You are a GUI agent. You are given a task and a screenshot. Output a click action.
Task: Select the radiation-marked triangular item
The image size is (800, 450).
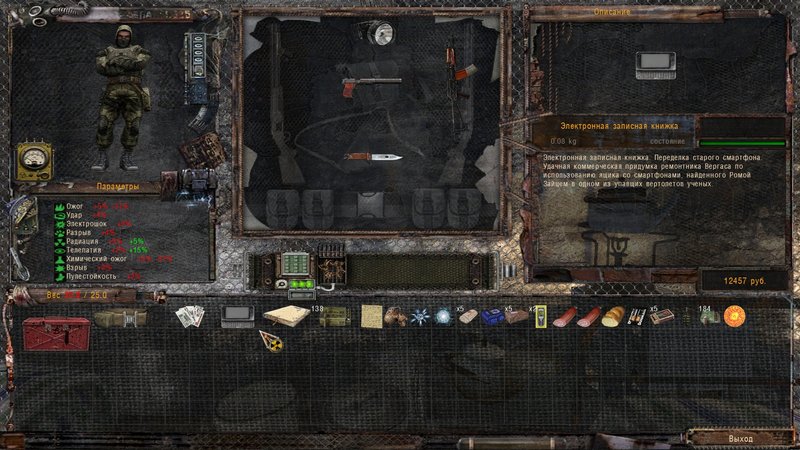pyautogui.click(x=270, y=340)
